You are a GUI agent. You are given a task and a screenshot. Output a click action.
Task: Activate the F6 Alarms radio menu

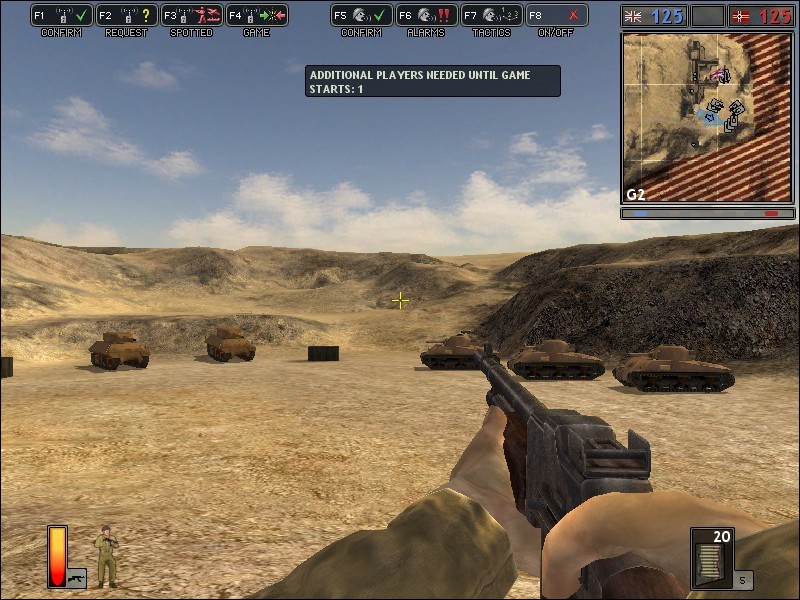(x=426, y=16)
